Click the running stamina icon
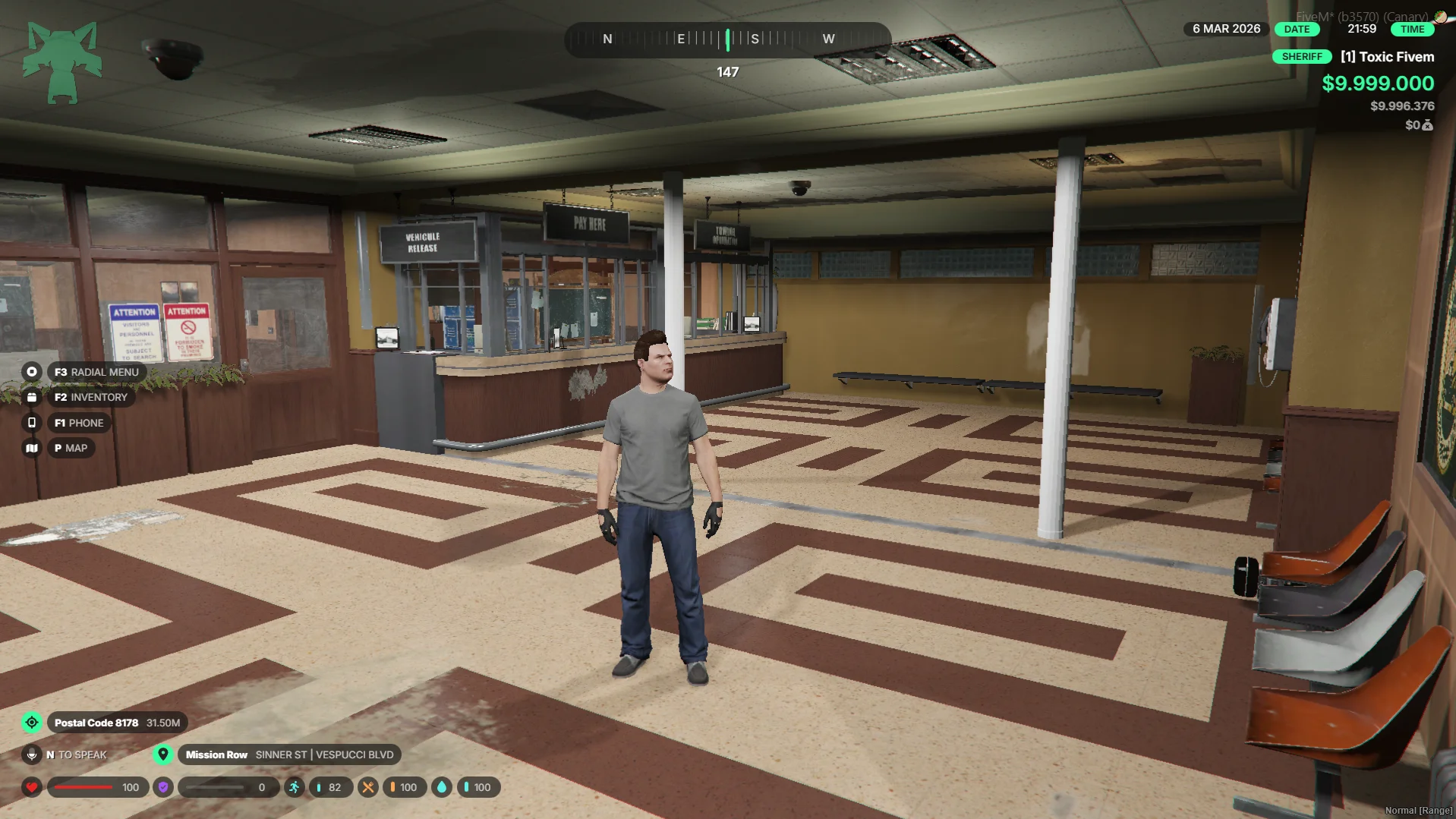Image resolution: width=1456 pixels, height=819 pixels. coord(295,787)
